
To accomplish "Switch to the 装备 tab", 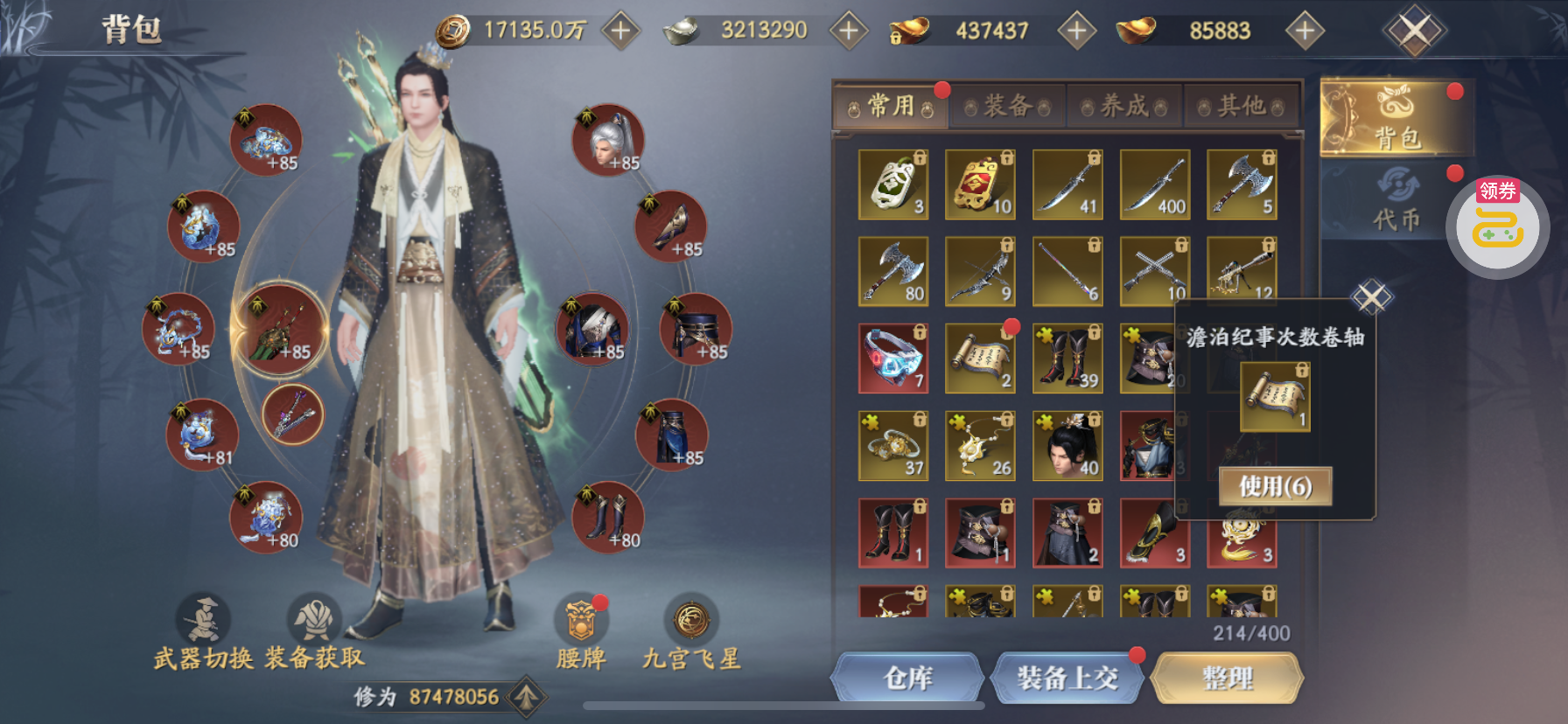I will (x=1007, y=107).
